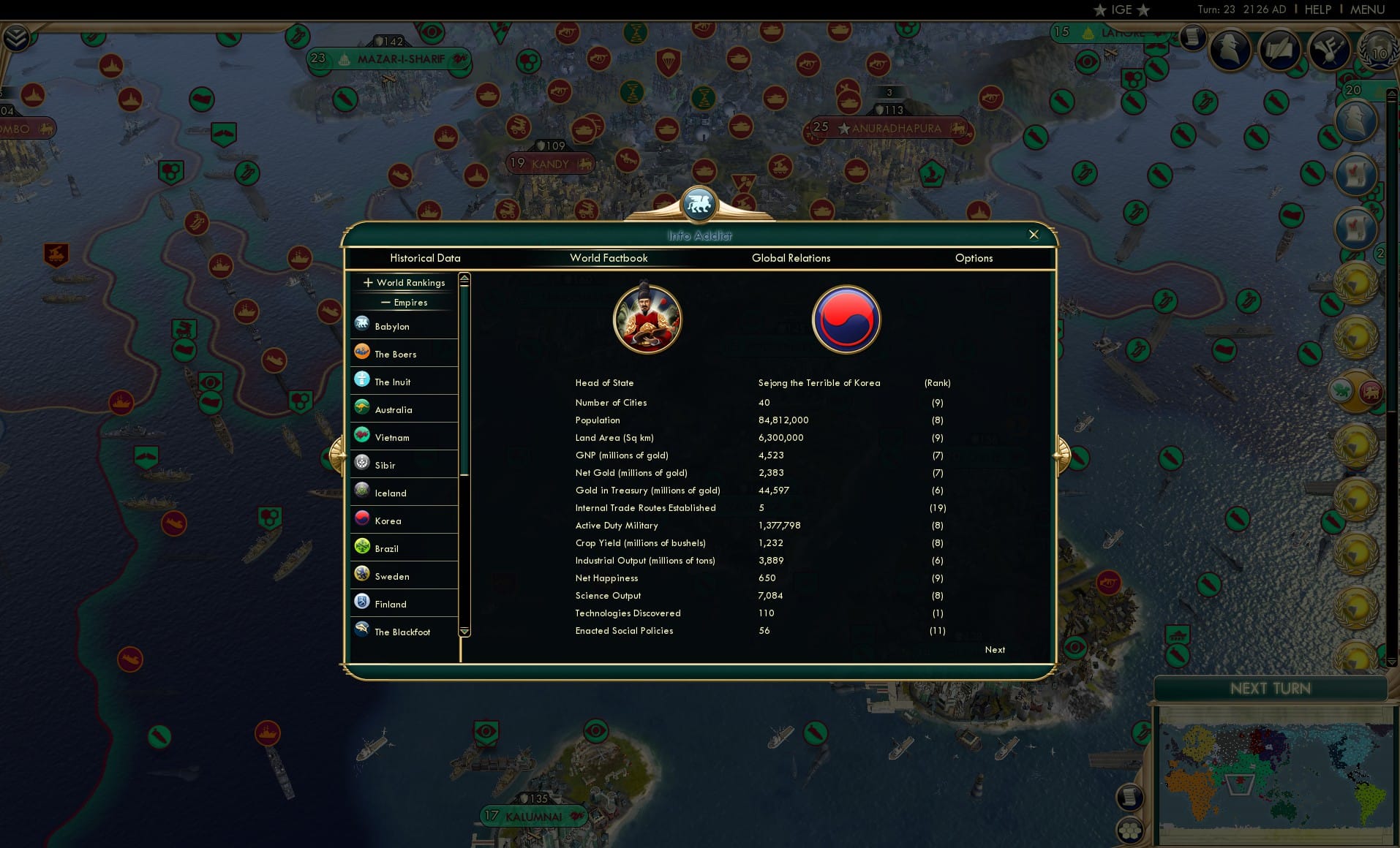The image size is (1400, 848).
Task: Select the Finland flag icon
Action: 362,602
